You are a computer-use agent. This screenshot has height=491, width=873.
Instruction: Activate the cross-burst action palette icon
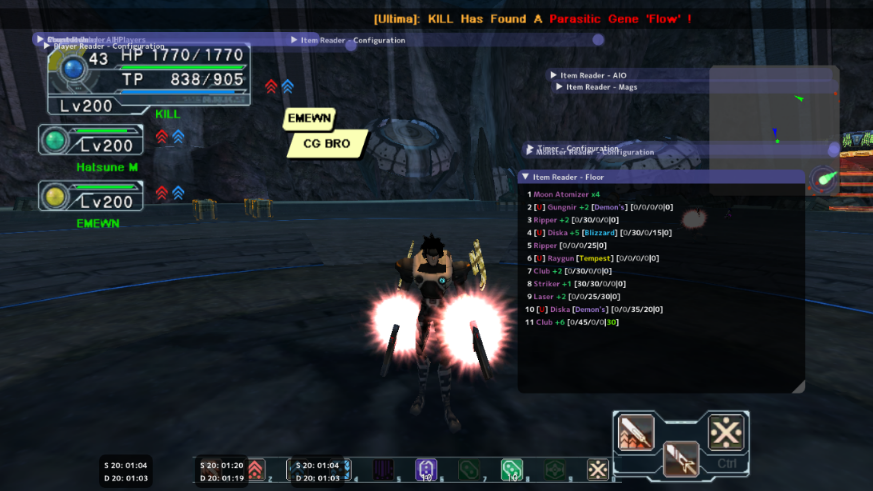[x=725, y=432]
